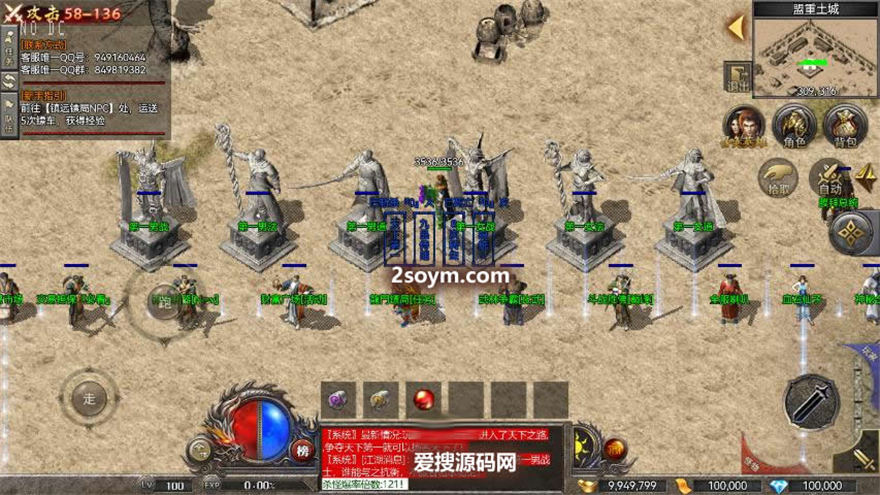Tap the 走 walk toggle button
Screen dimensions: 880x495
[x=88, y=399]
